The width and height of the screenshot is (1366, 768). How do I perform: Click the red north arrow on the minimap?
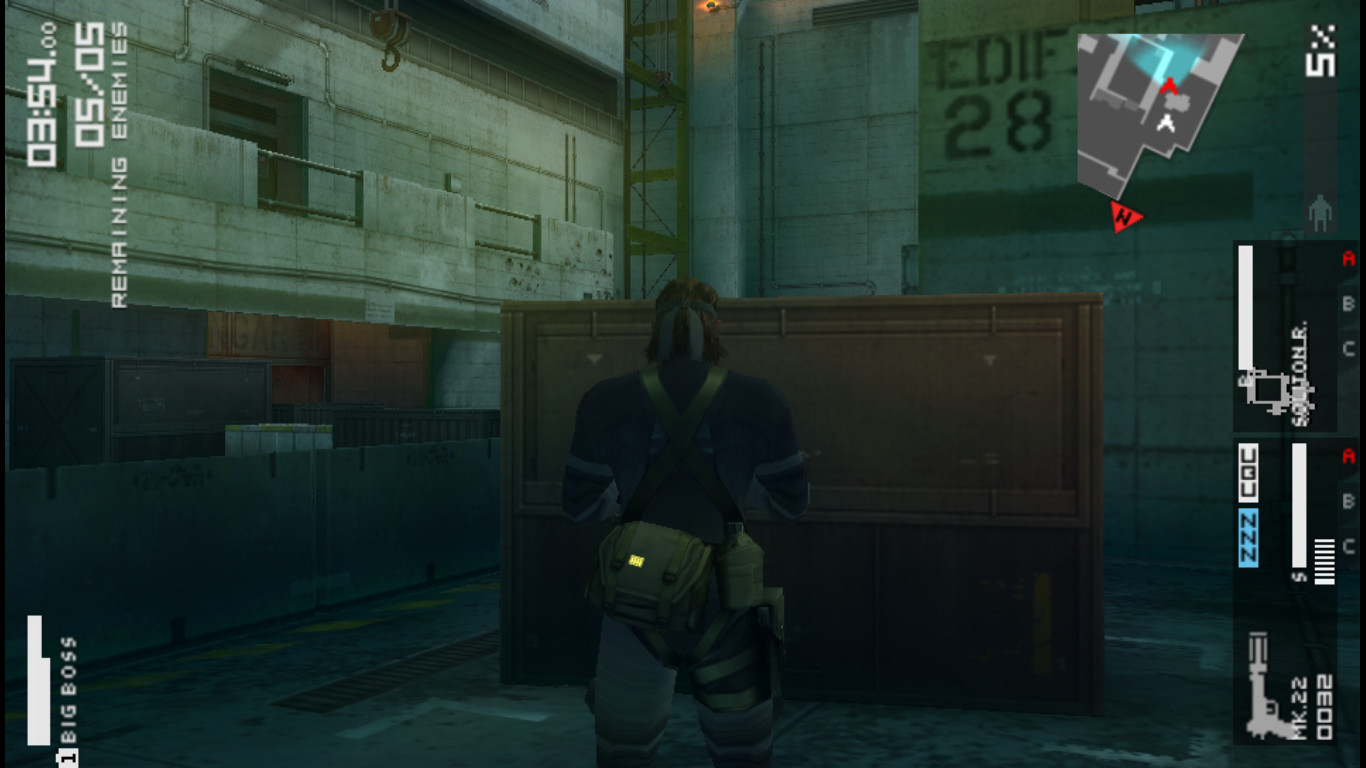coord(1125,216)
